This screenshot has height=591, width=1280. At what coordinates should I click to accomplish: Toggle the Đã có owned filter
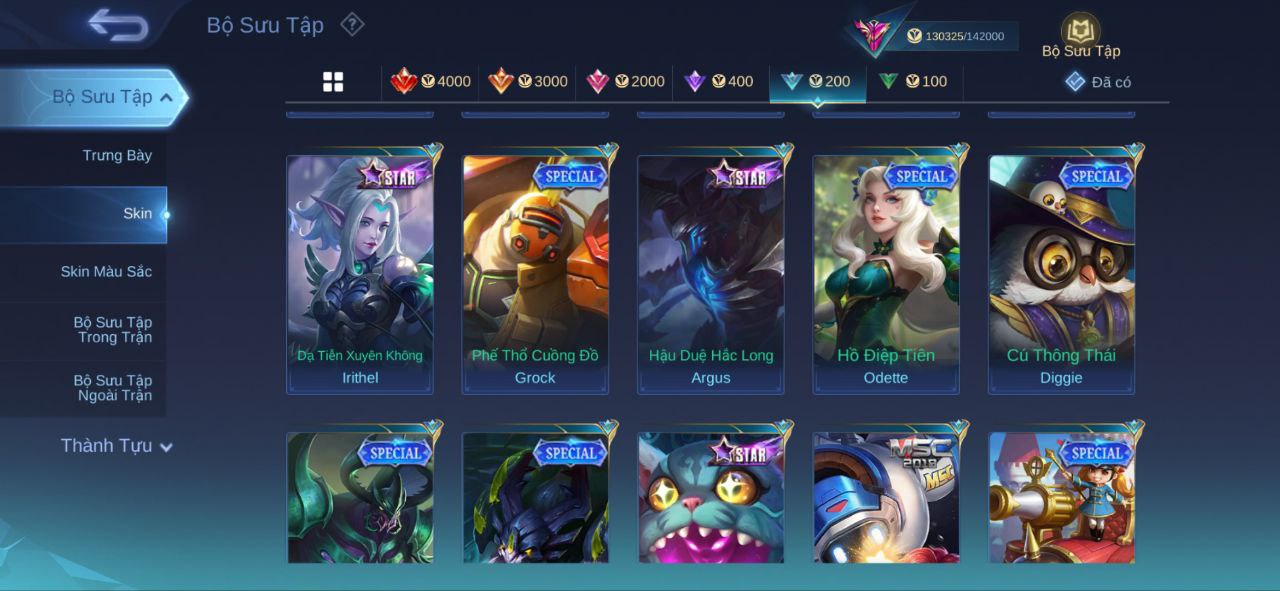click(1098, 82)
